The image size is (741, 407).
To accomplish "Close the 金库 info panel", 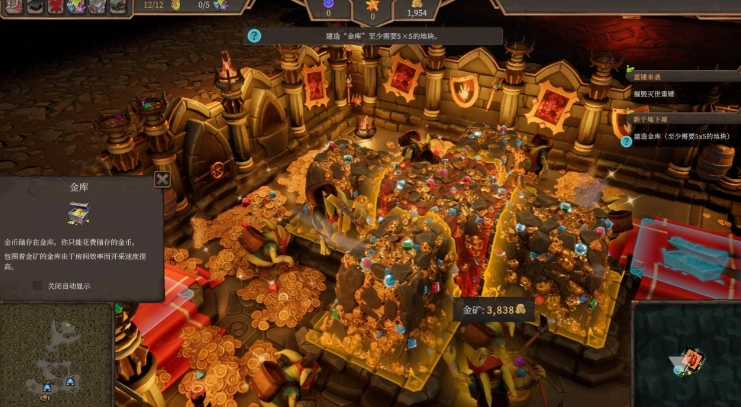I will click(162, 180).
